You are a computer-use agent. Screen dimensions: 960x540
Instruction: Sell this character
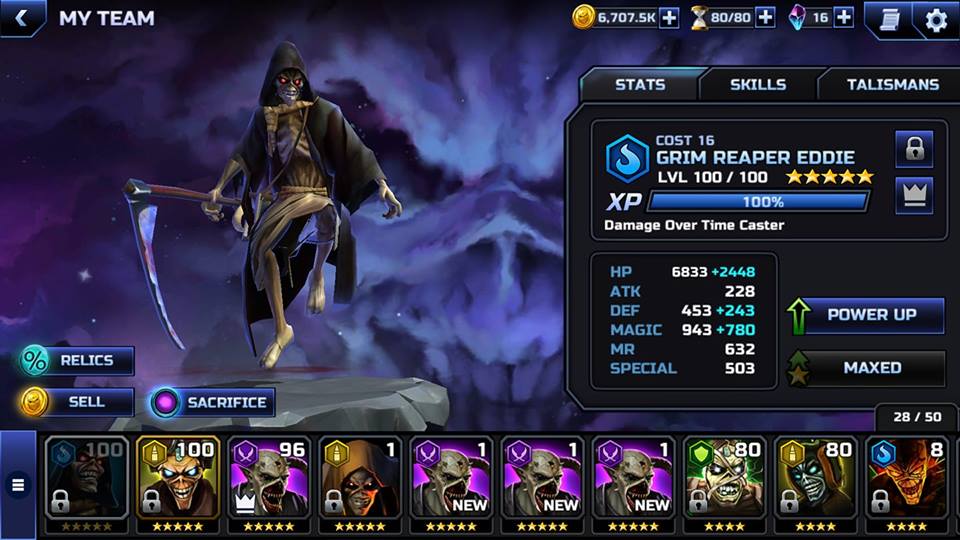click(78, 402)
